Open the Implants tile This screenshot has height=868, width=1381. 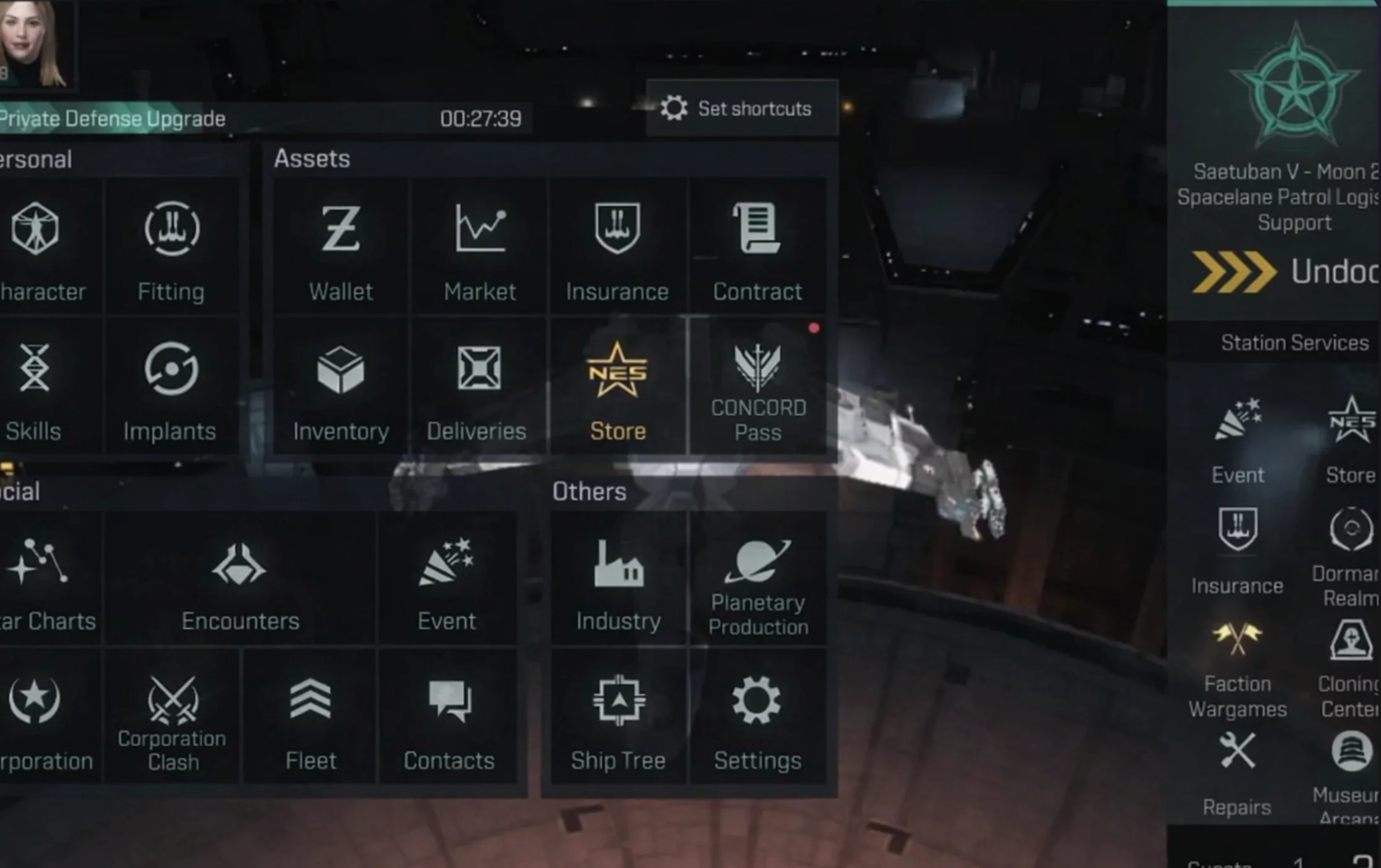(x=170, y=387)
